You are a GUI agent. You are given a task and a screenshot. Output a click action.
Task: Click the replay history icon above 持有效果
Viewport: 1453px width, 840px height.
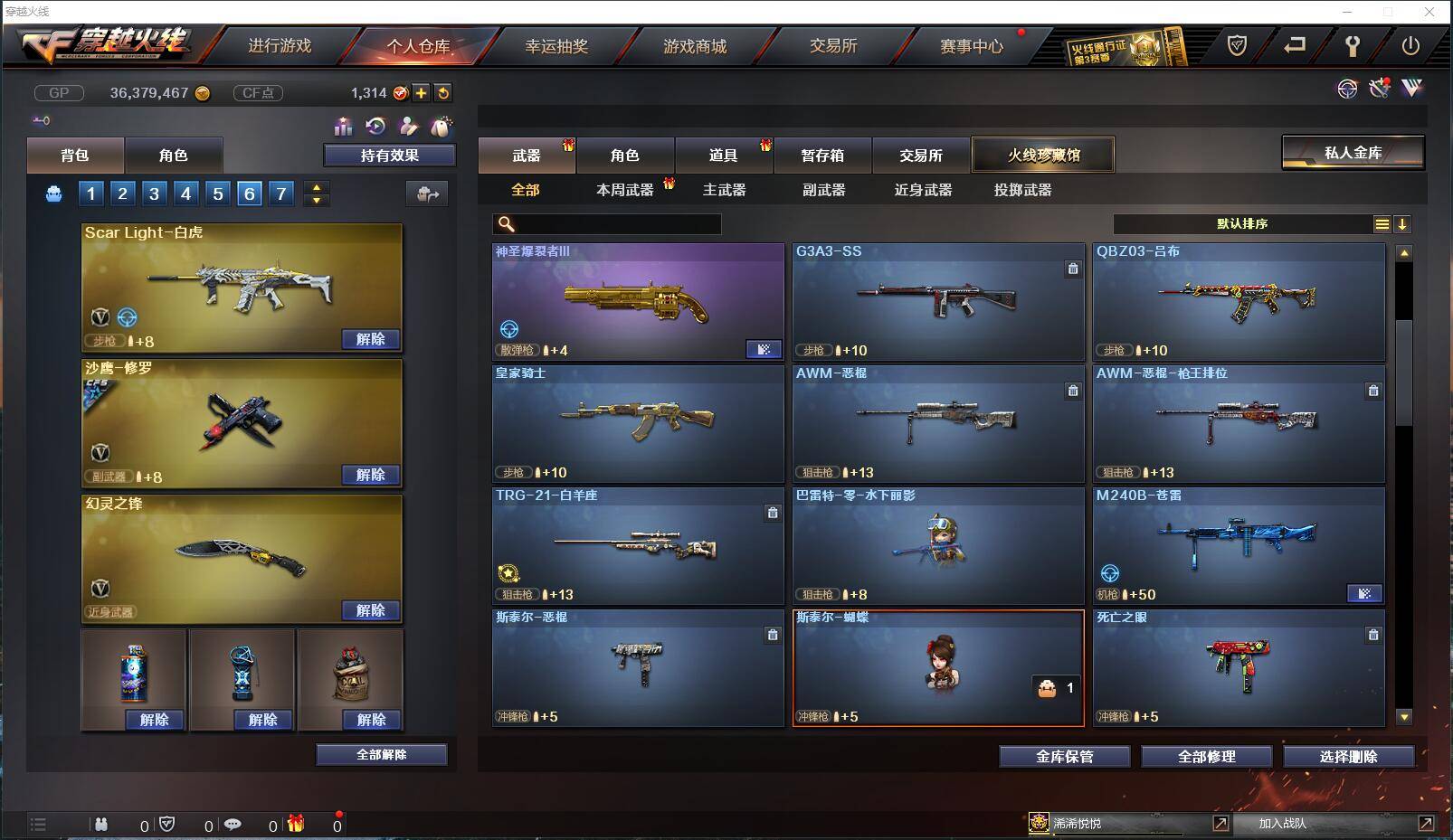point(374,127)
